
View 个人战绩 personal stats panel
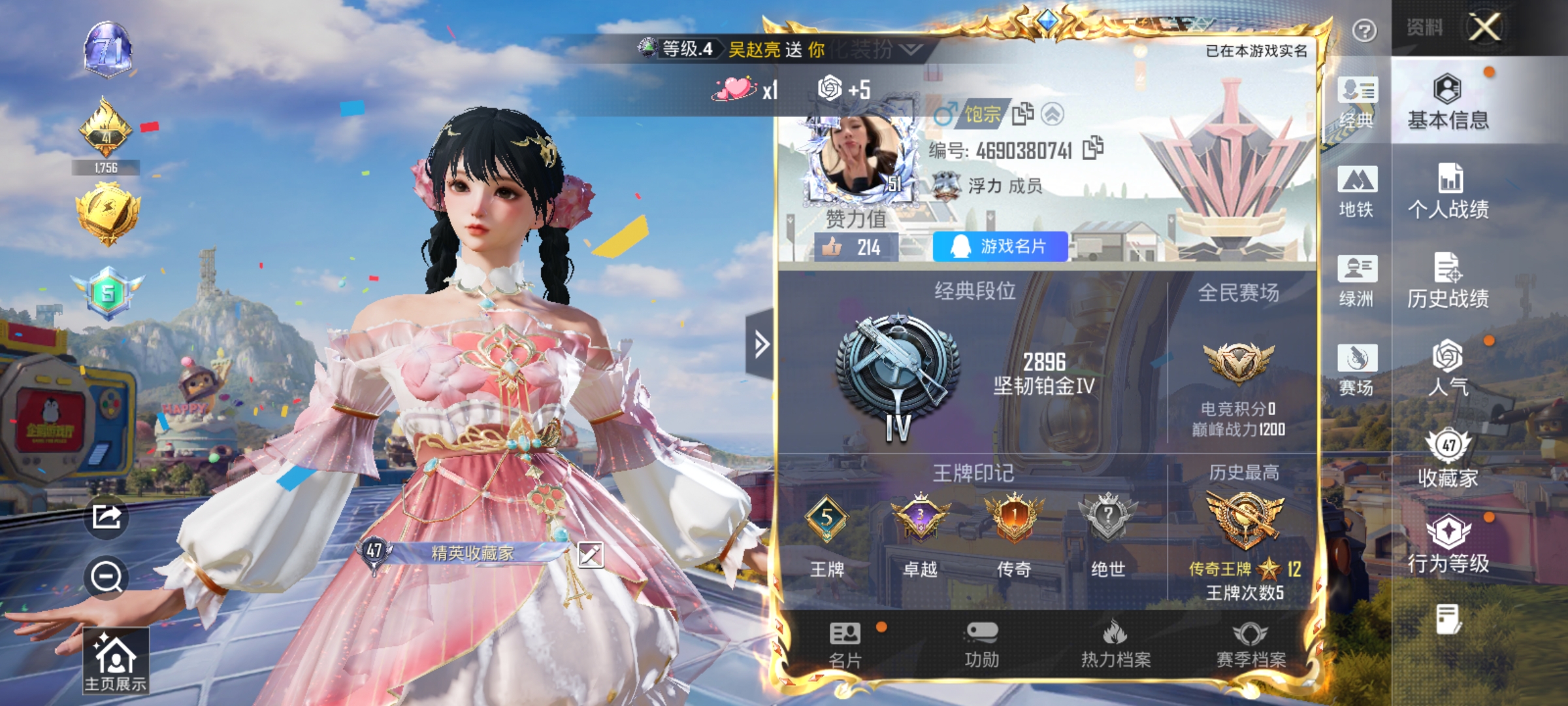pyautogui.click(x=1452, y=196)
